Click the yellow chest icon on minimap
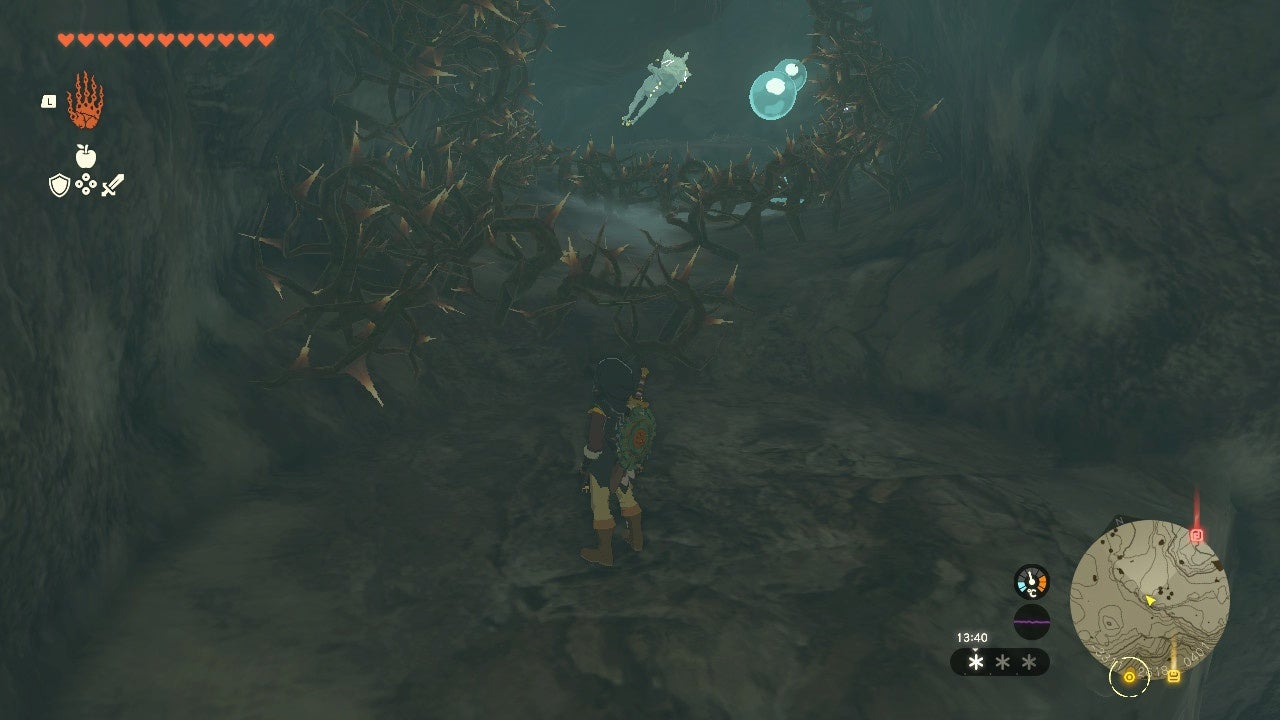 pos(1174,676)
